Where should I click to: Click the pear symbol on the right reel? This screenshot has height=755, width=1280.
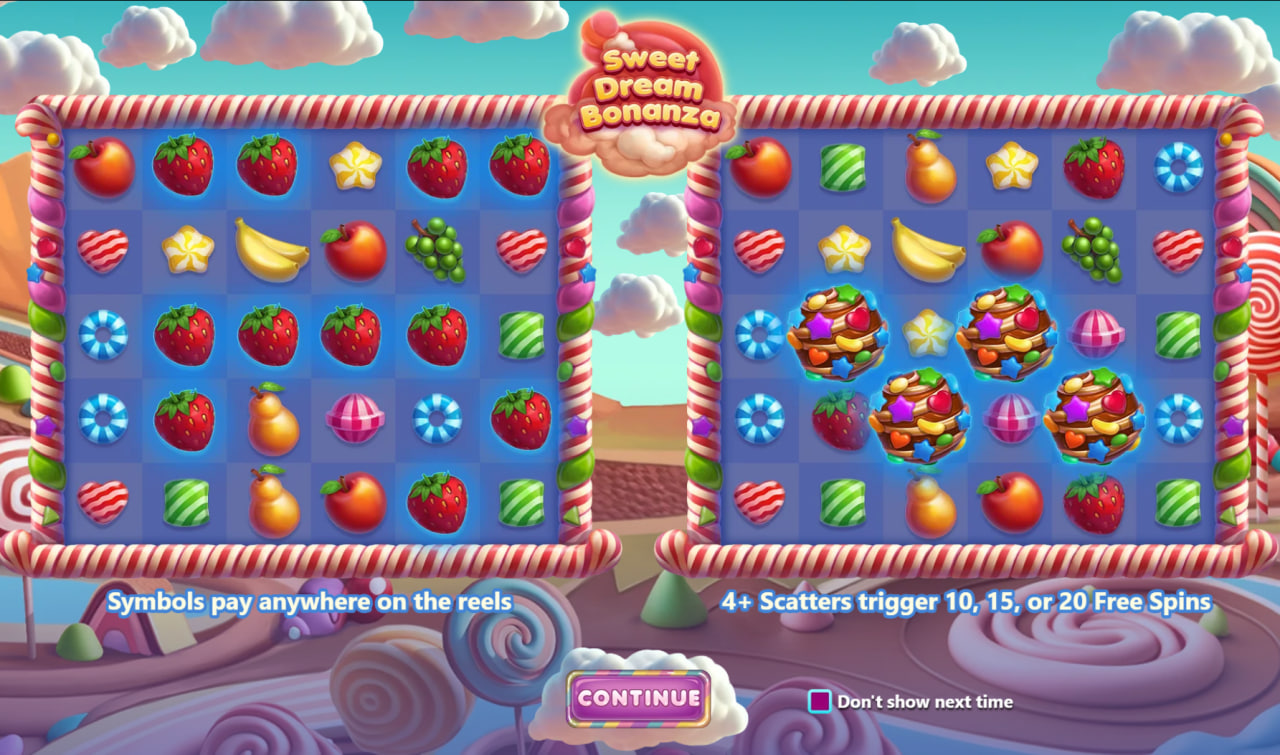point(928,170)
